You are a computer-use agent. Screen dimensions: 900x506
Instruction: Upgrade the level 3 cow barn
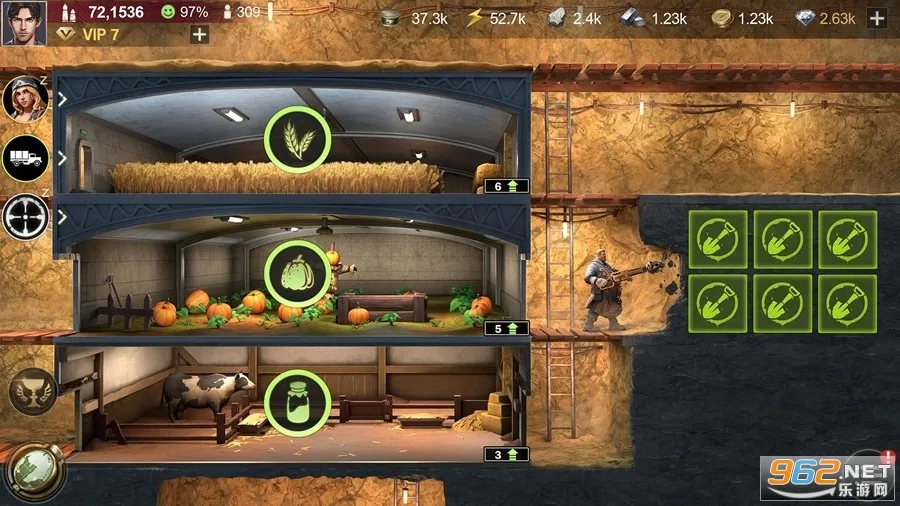pyautogui.click(x=506, y=454)
